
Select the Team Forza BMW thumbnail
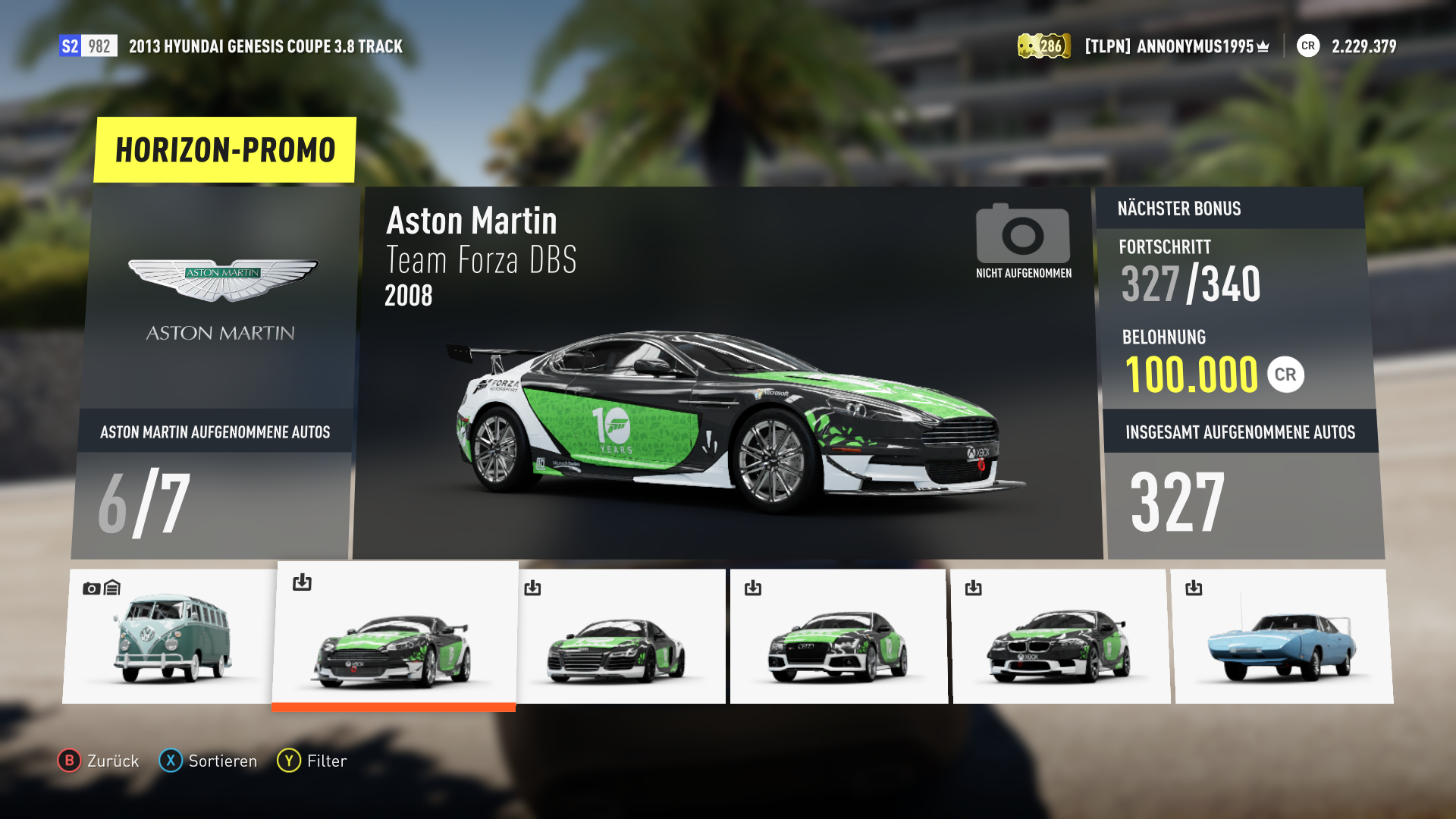(x=1059, y=637)
